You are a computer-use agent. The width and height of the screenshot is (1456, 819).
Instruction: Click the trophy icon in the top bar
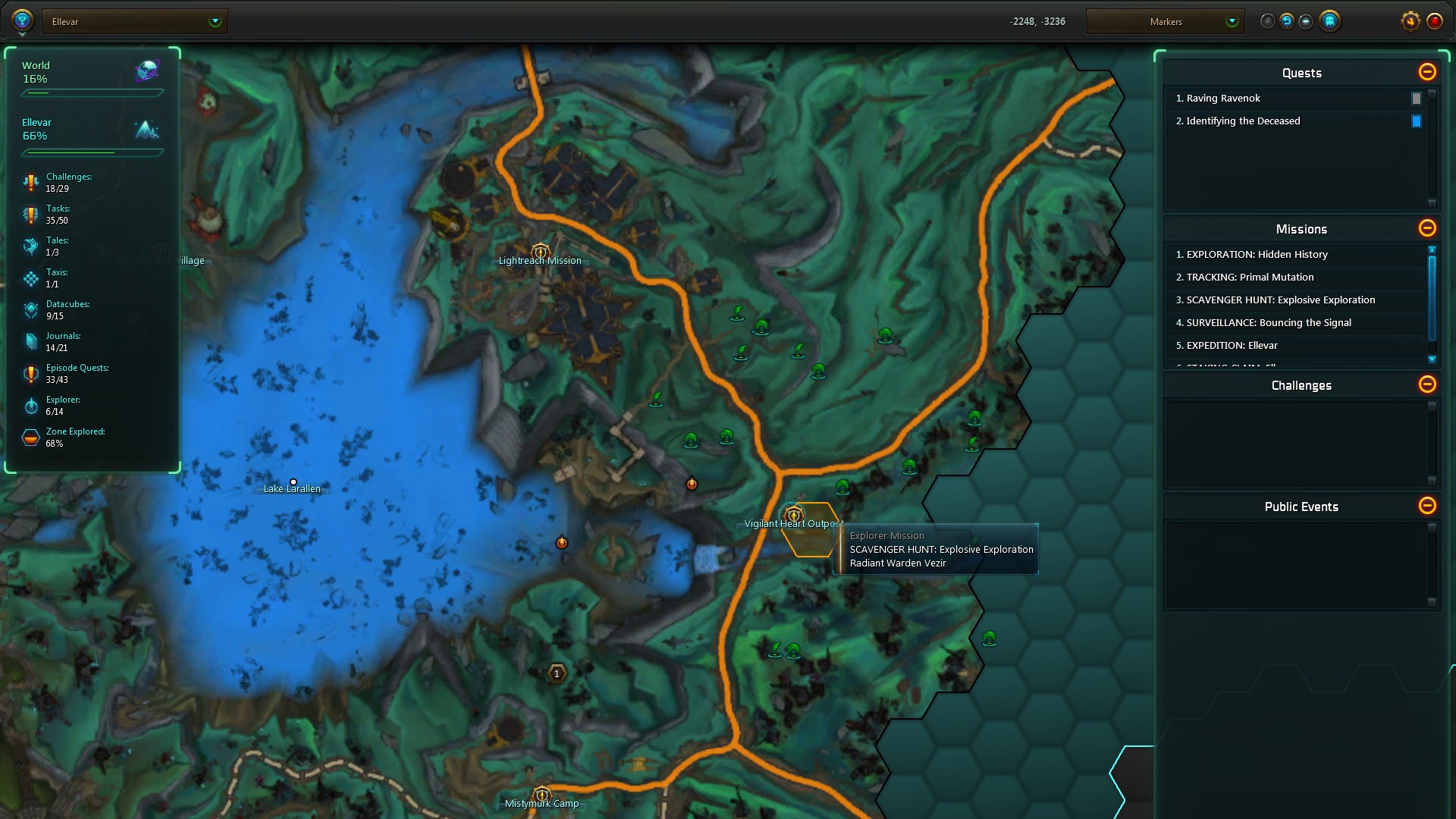22,20
